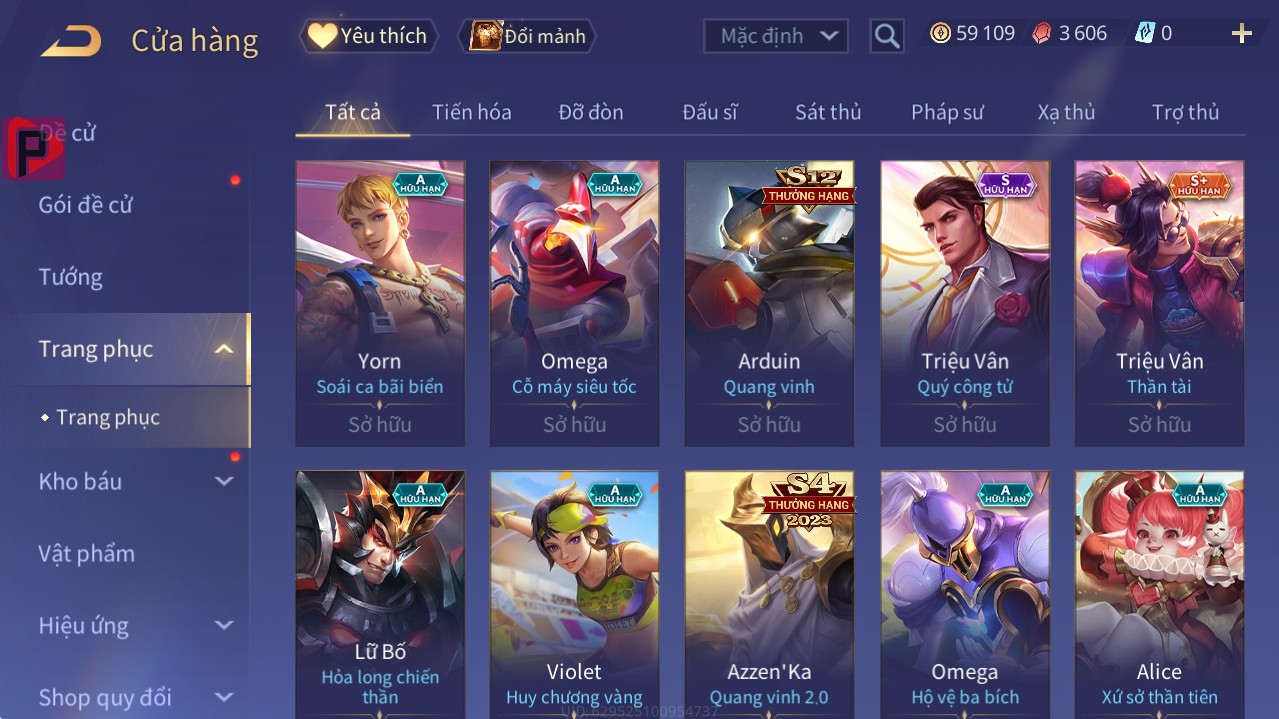Show the Đấu sĩ skins tab
This screenshot has height=719, width=1279.
(709, 112)
